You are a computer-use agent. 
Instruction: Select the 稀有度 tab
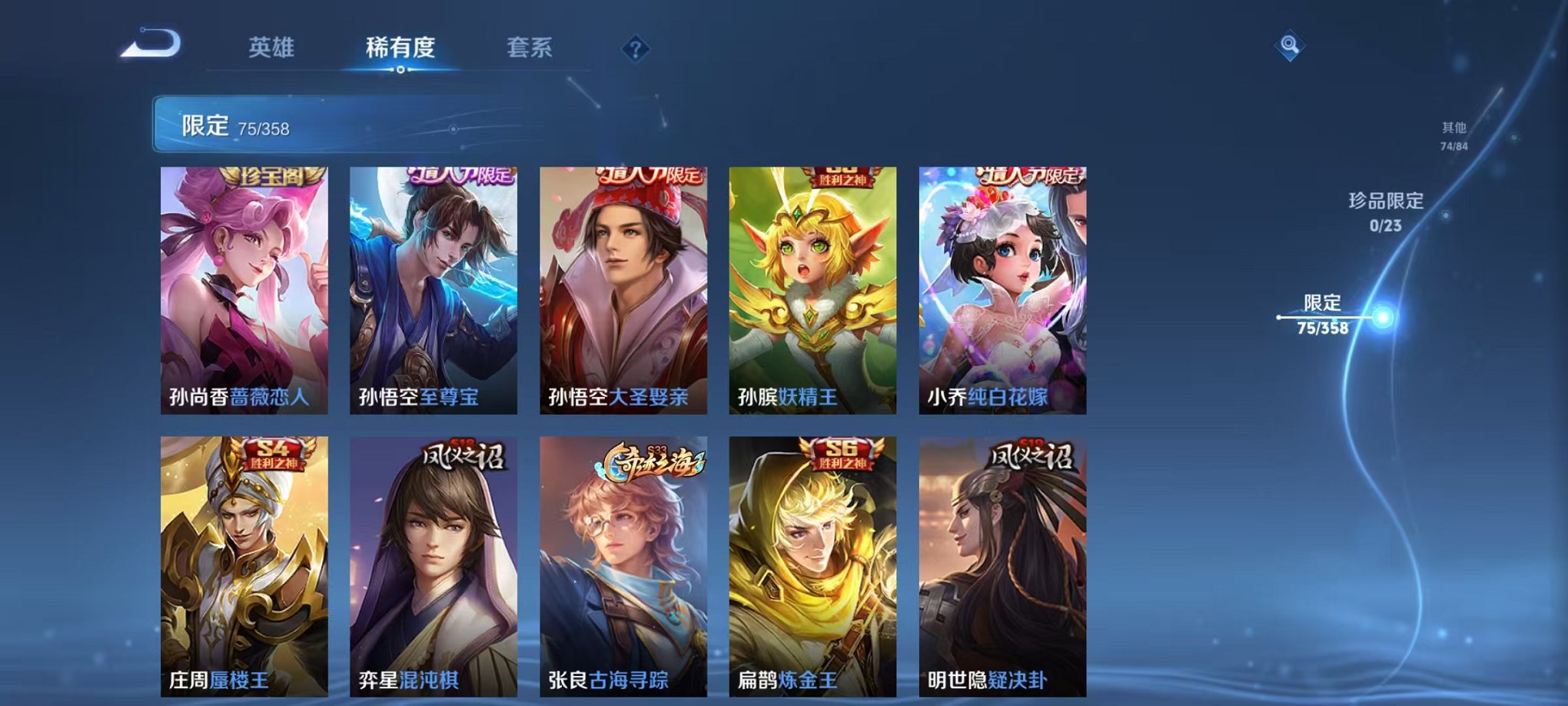click(x=397, y=48)
